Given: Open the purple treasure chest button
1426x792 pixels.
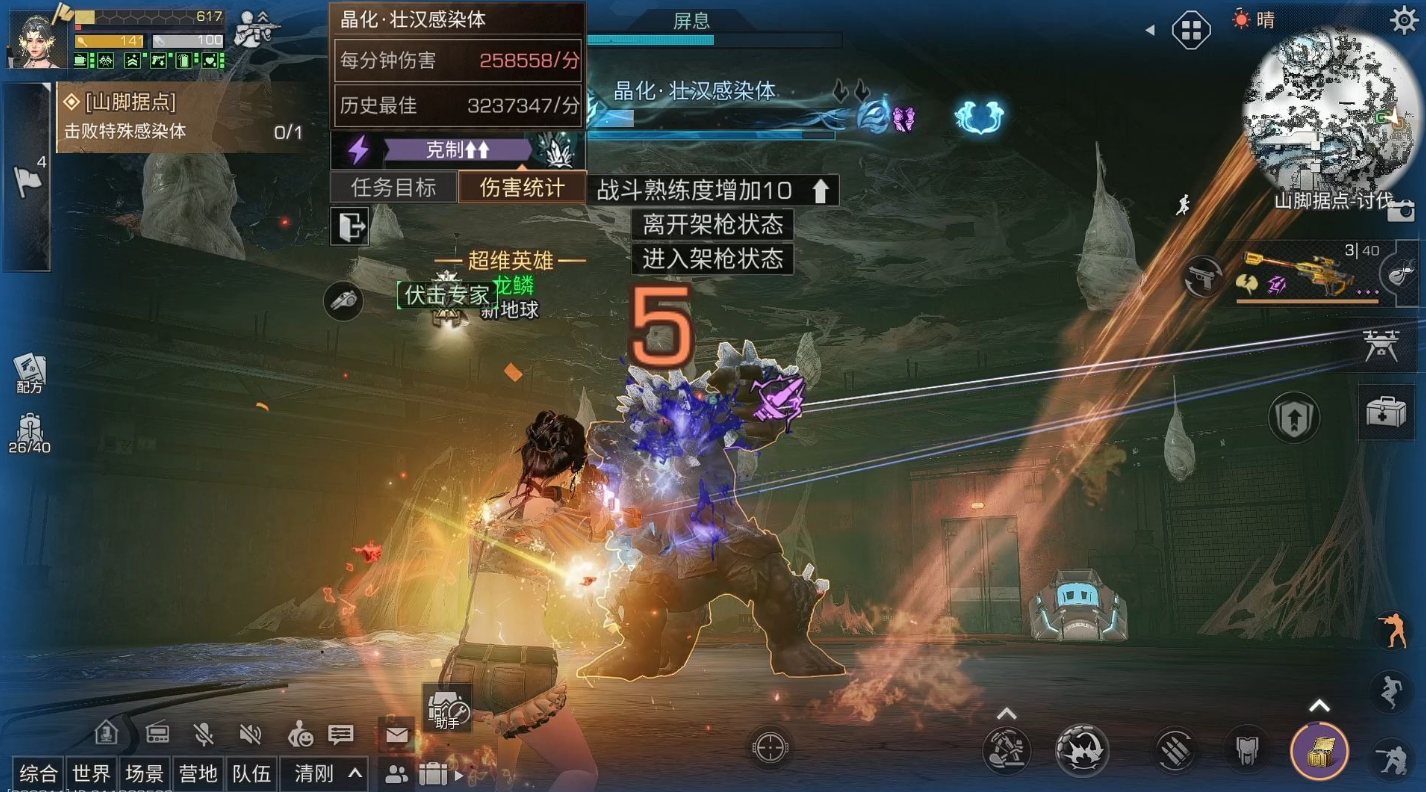Looking at the screenshot, I should [x=1319, y=750].
